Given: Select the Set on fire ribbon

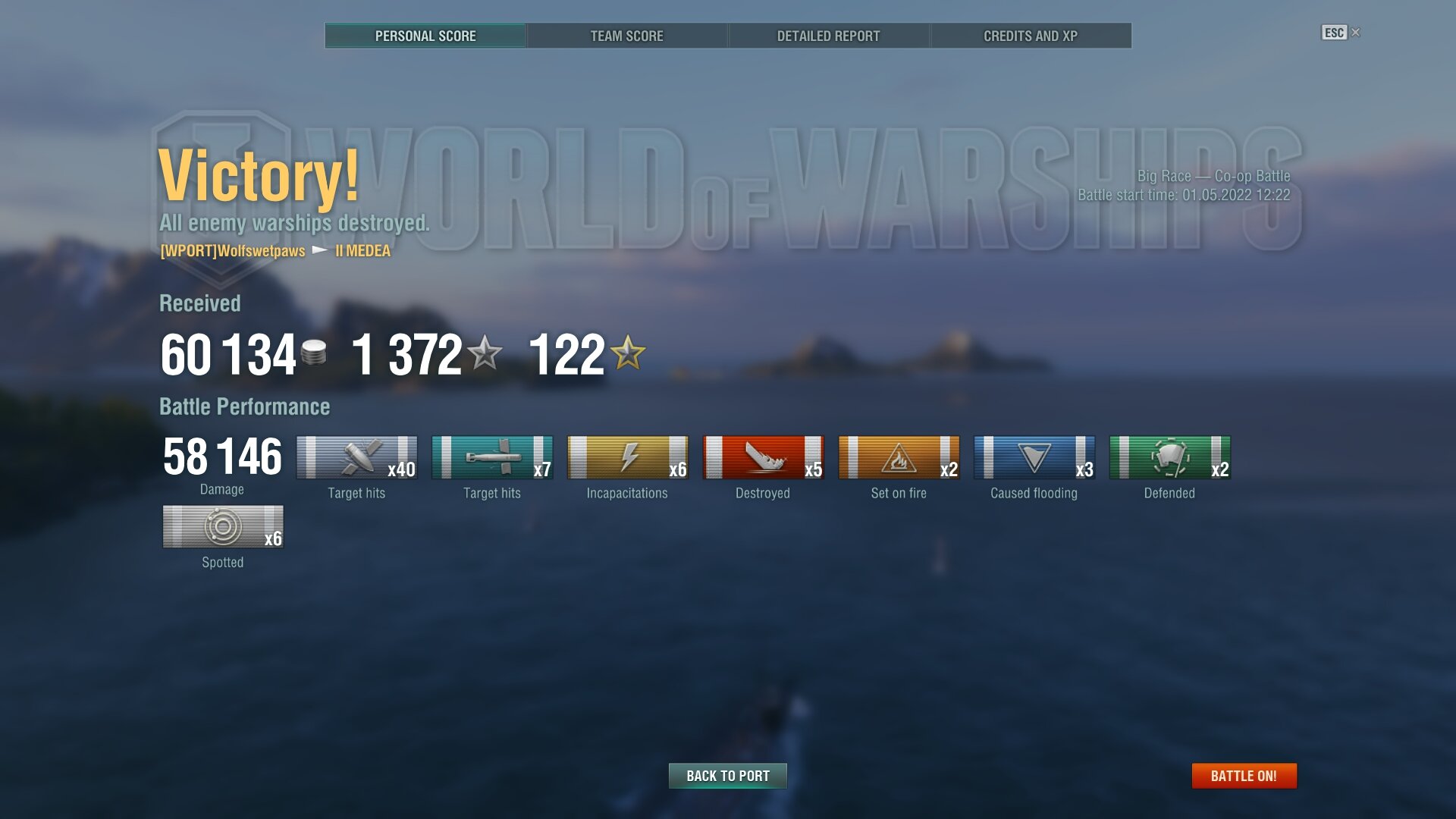Looking at the screenshot, I should (x=899, y=457).
